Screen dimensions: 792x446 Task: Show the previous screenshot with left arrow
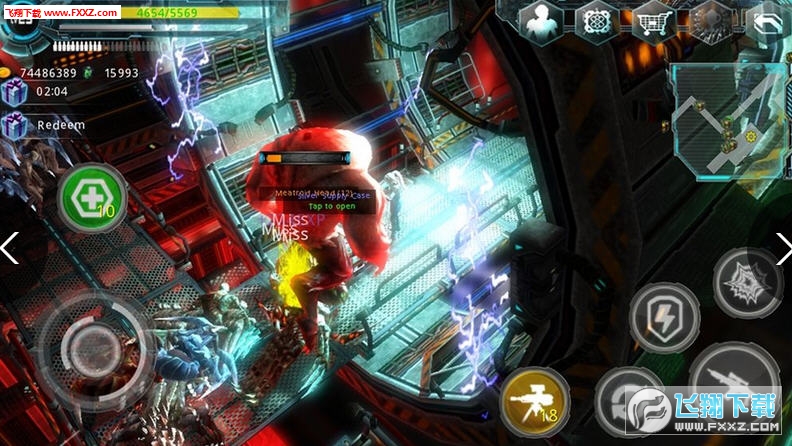(10, 248)
